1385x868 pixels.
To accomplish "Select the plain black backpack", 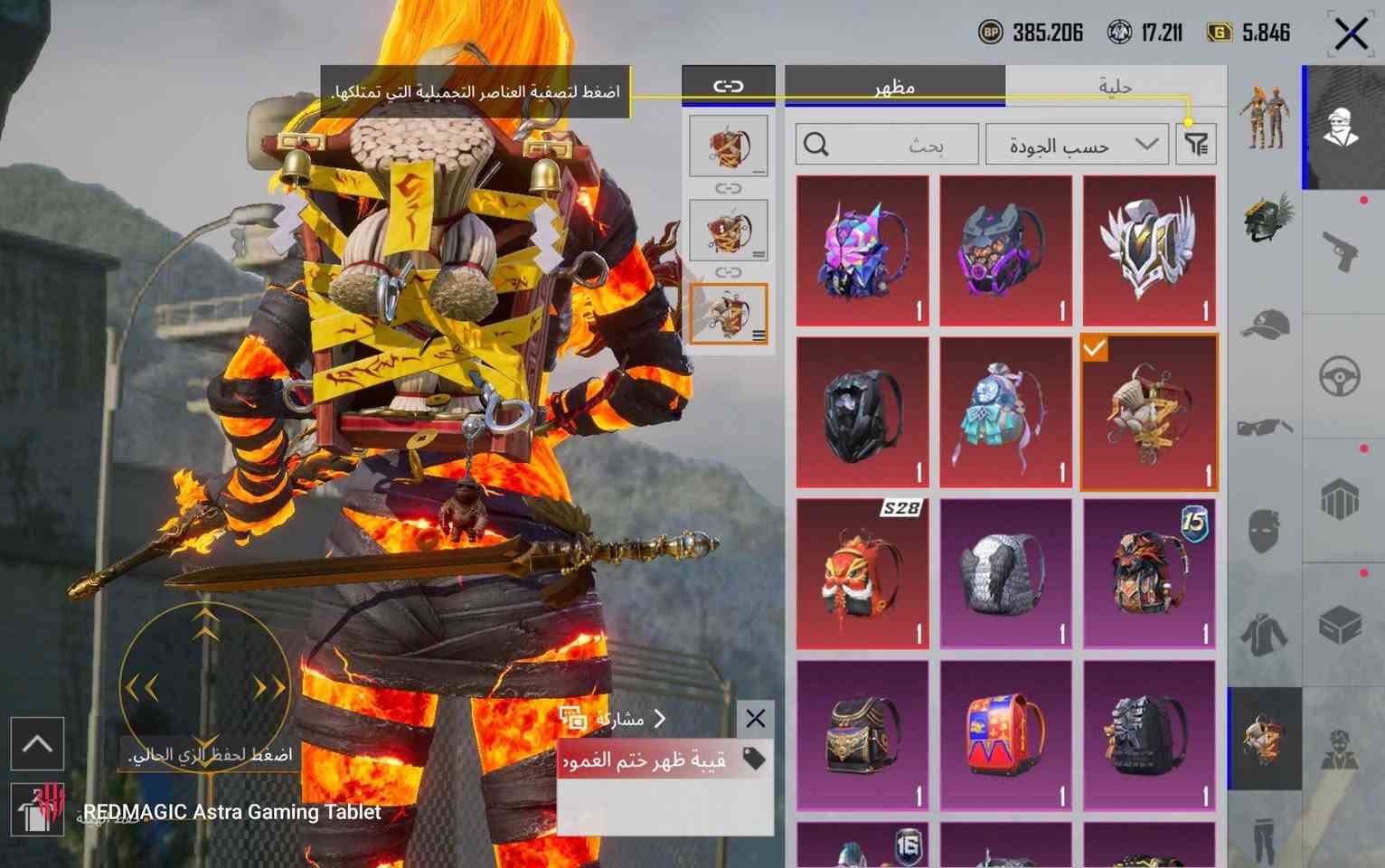I will [x=862, y=412].
